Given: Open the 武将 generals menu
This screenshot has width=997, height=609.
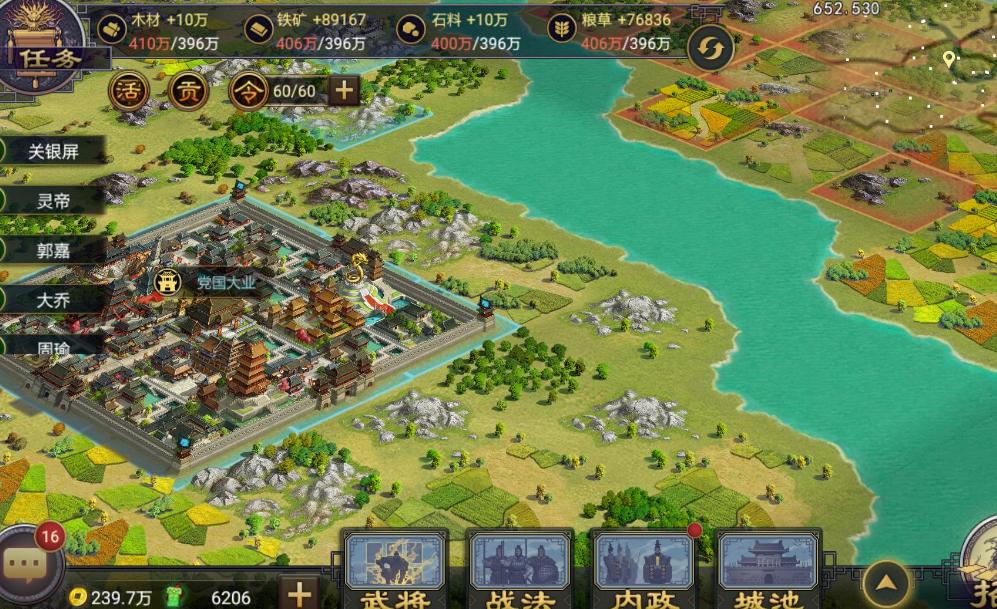Looking at the screenshot, I should pyautogui.click(x=396, y=570).
